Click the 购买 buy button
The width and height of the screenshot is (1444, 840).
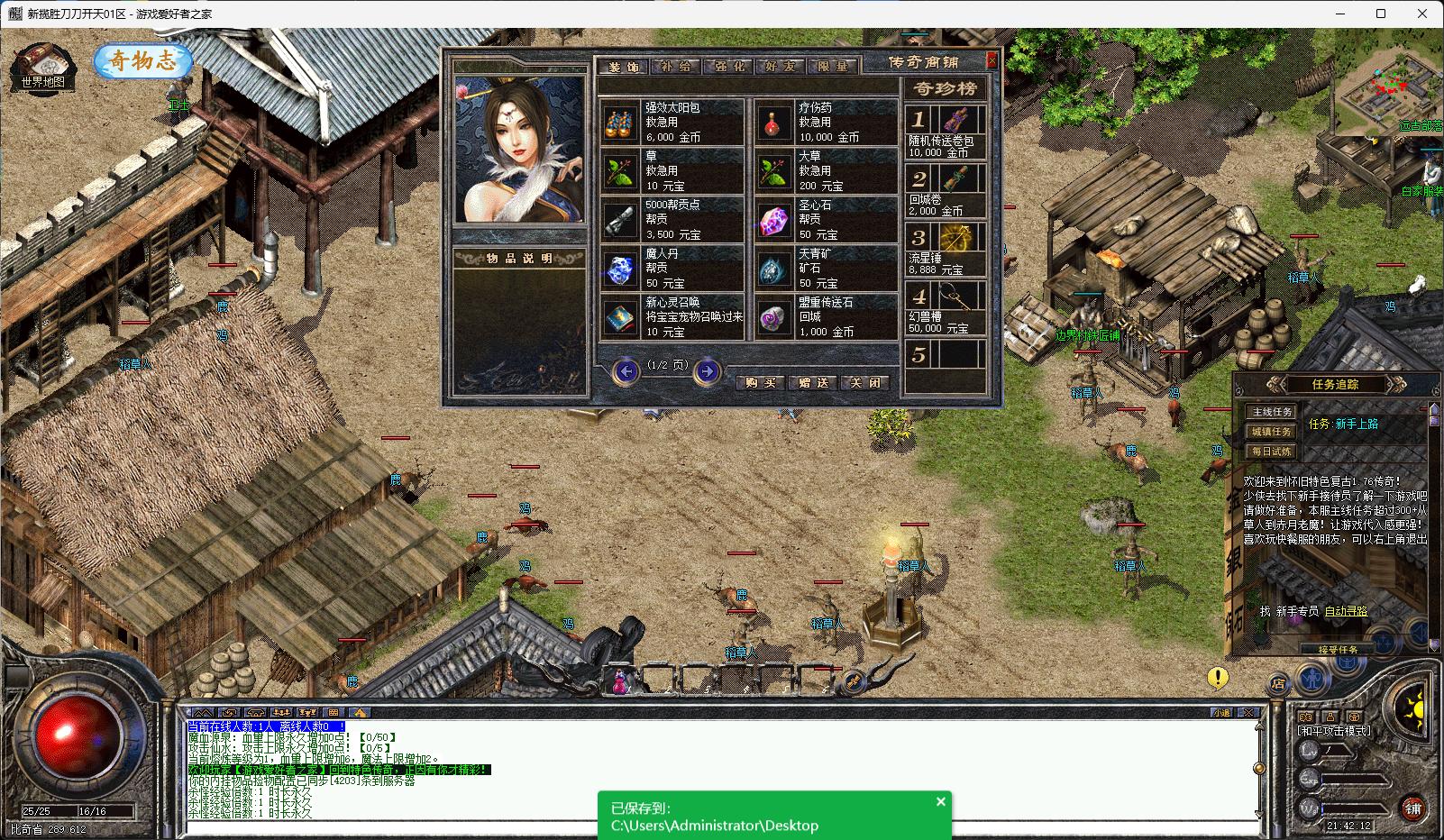click(761, 382)
